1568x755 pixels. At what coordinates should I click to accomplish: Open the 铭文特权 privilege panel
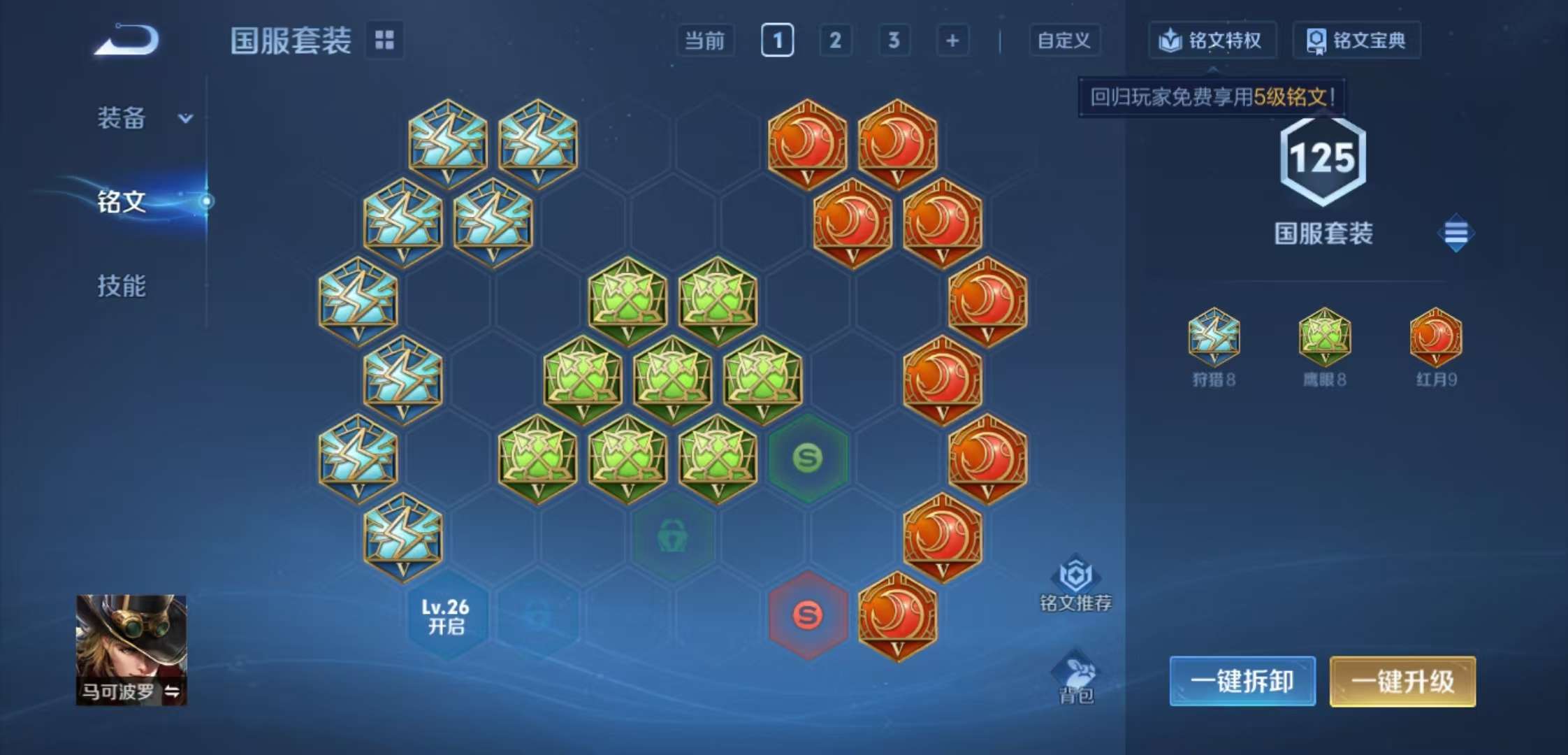[1213, 41]
